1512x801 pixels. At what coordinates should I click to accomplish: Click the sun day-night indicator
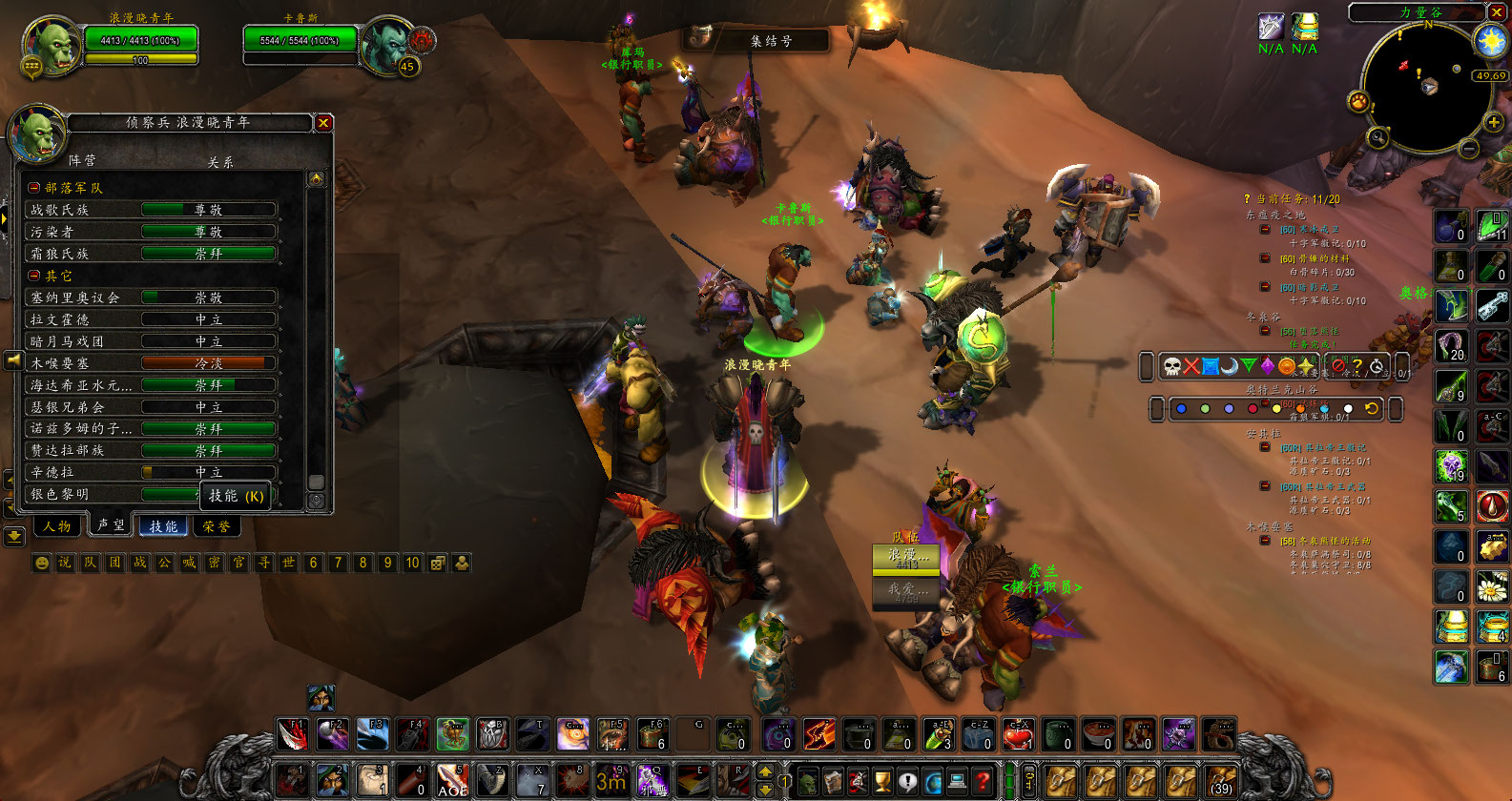1490,40
